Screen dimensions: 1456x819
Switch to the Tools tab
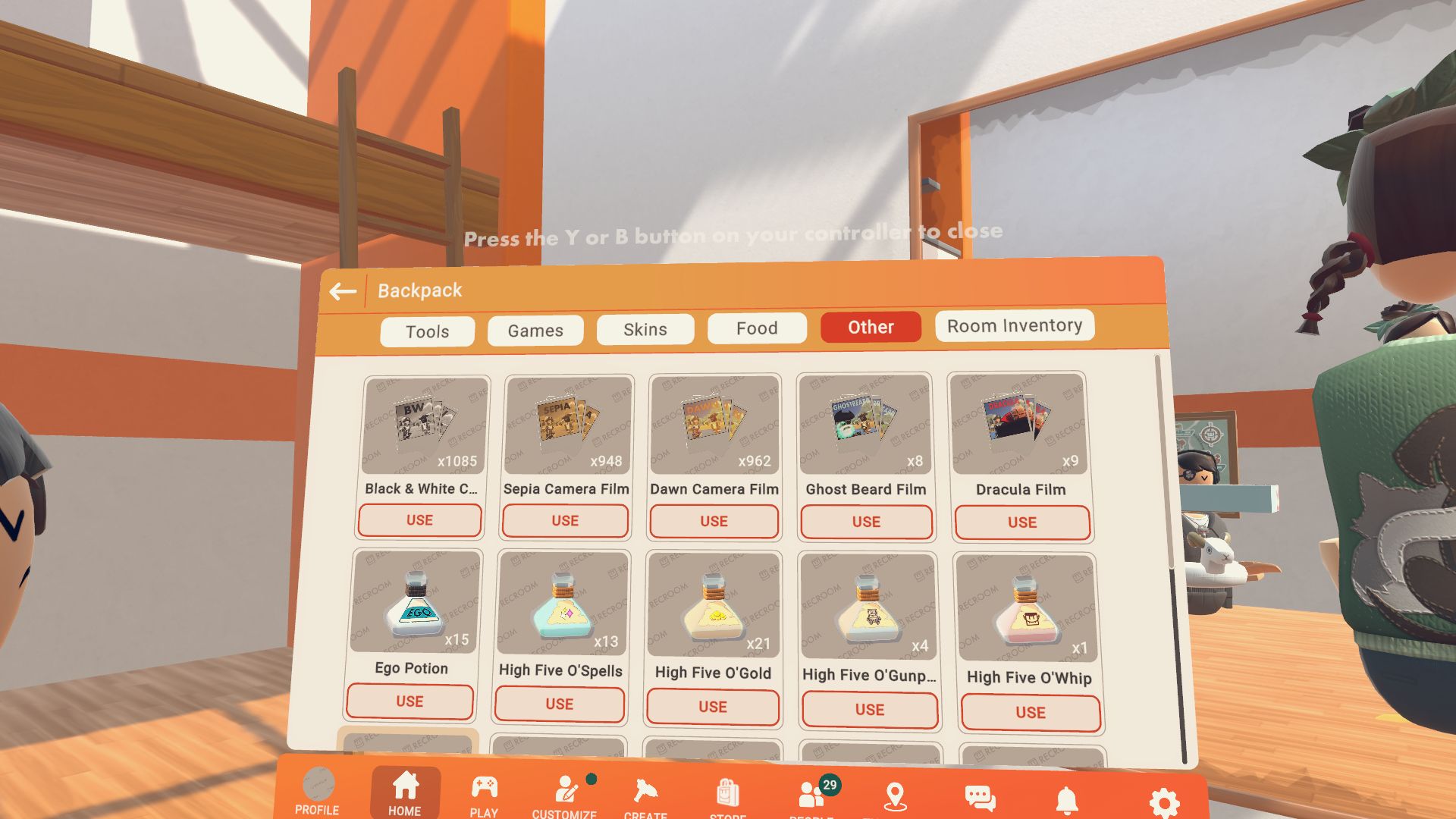tap(427, 331)
